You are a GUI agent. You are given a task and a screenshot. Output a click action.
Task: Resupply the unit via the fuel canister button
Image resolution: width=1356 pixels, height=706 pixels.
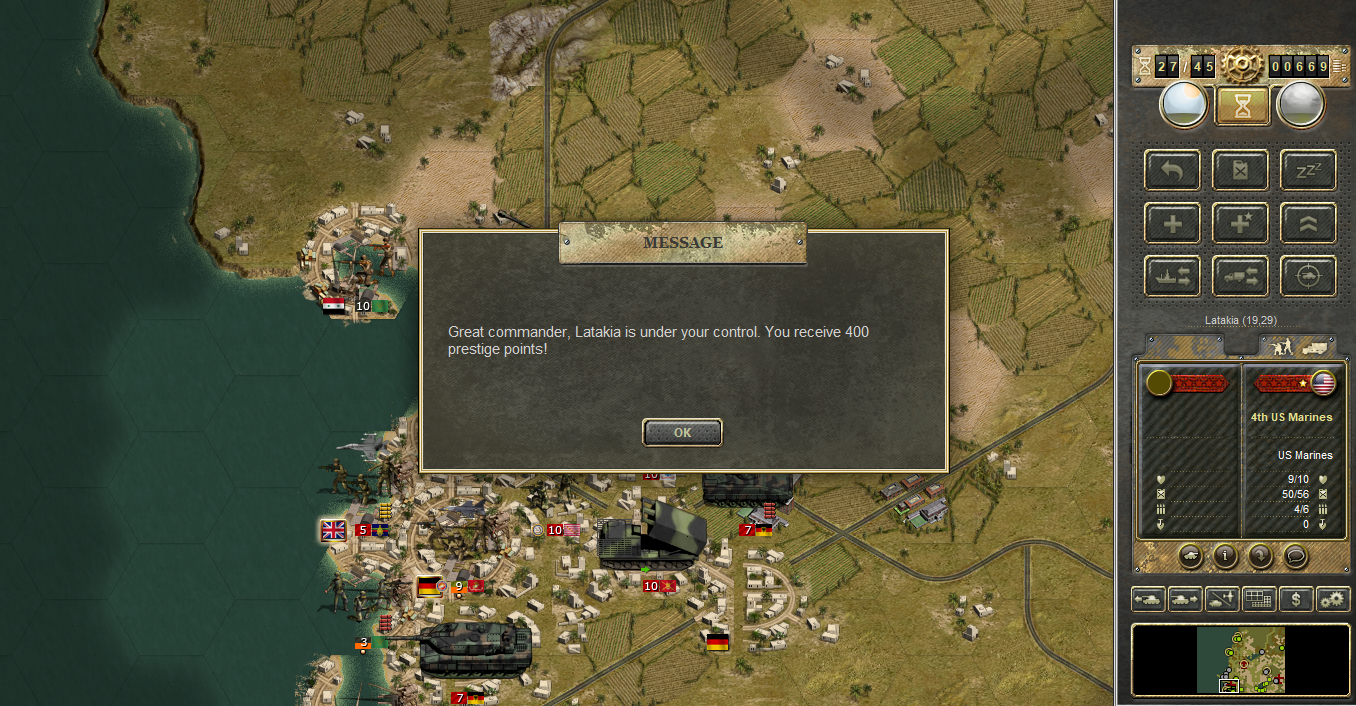click(x=1240, y=171)
